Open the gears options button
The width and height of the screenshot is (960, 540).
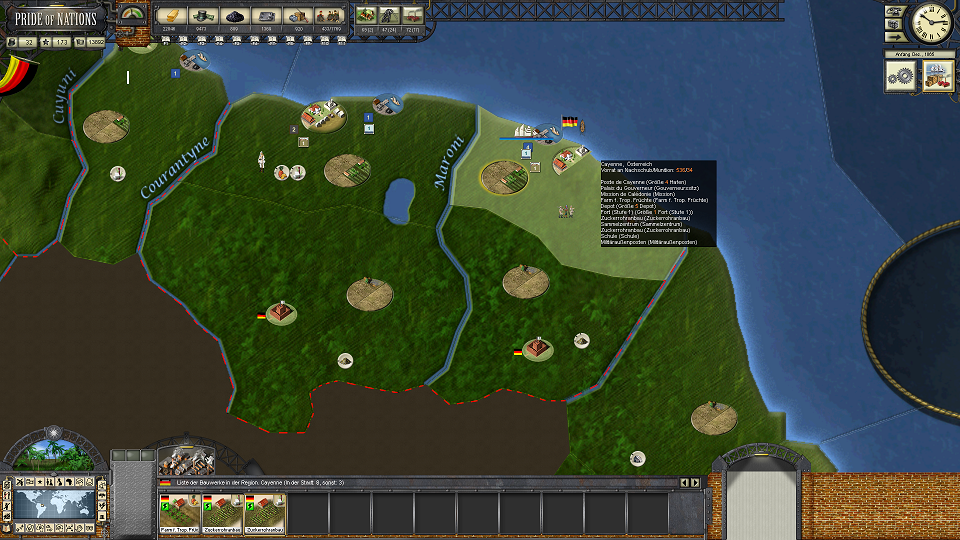pos(902,76)
